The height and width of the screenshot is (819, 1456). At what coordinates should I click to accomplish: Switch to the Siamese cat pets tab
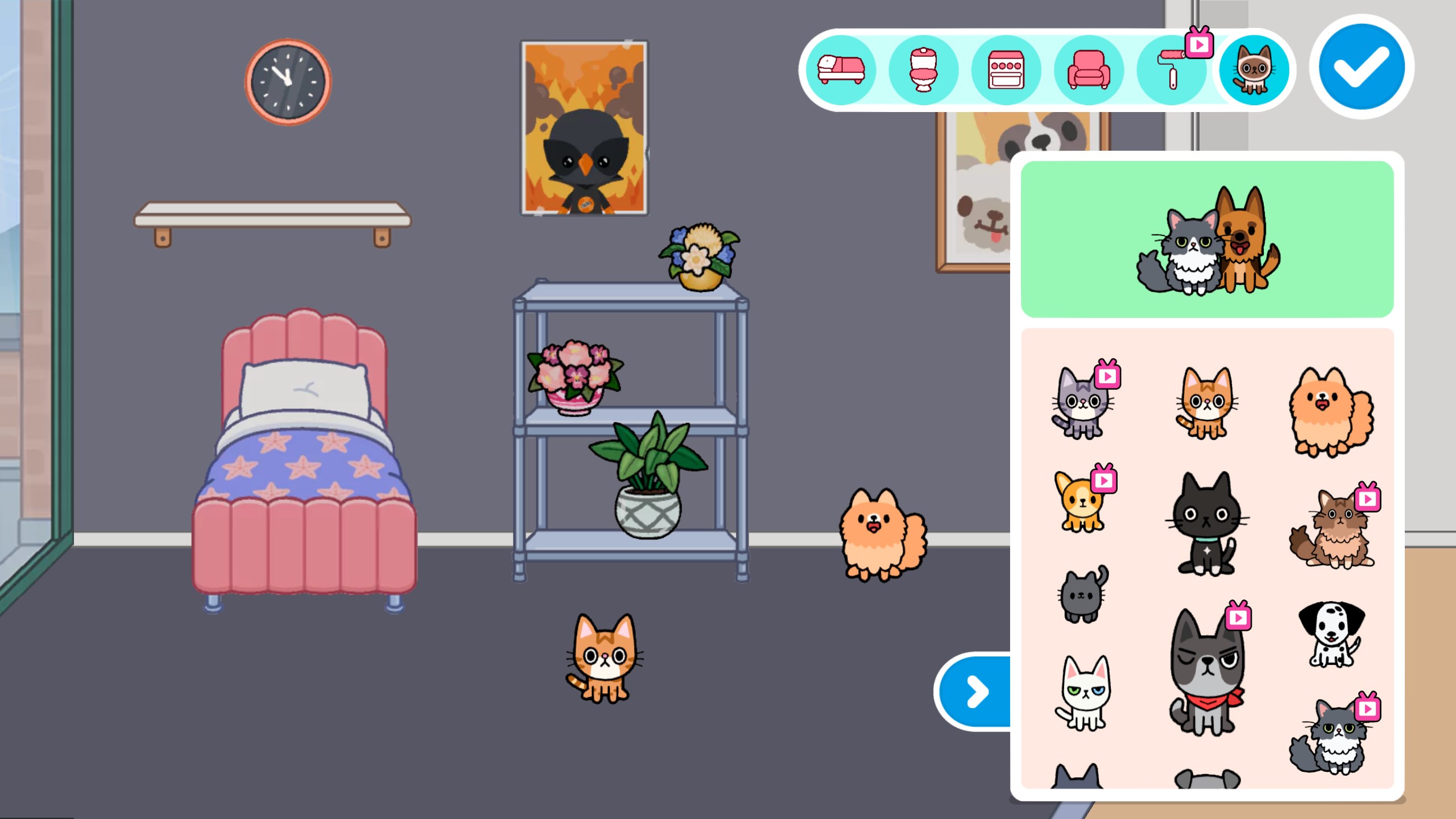point(1254,69)
